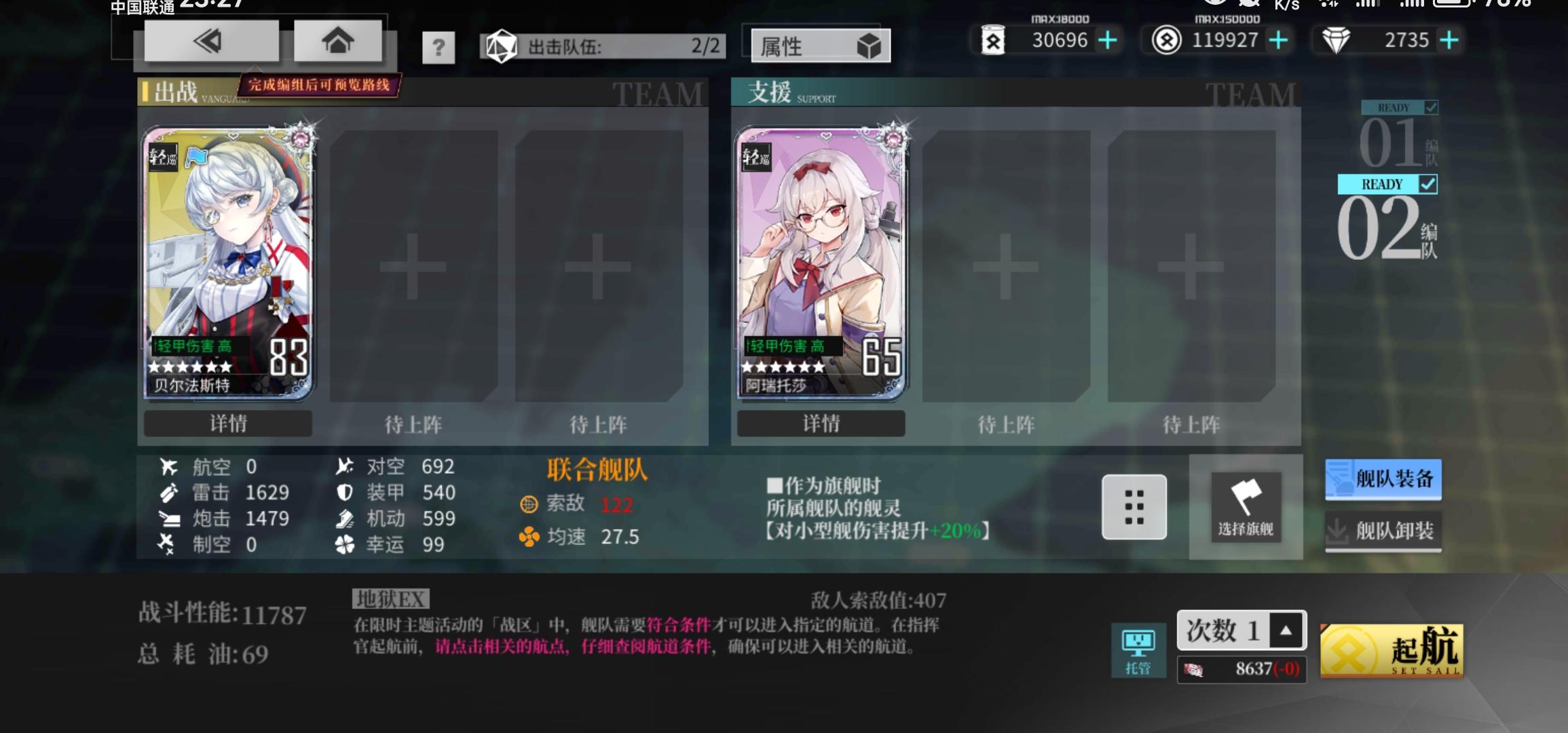Open help using the question mark icon

click(439, 48)
